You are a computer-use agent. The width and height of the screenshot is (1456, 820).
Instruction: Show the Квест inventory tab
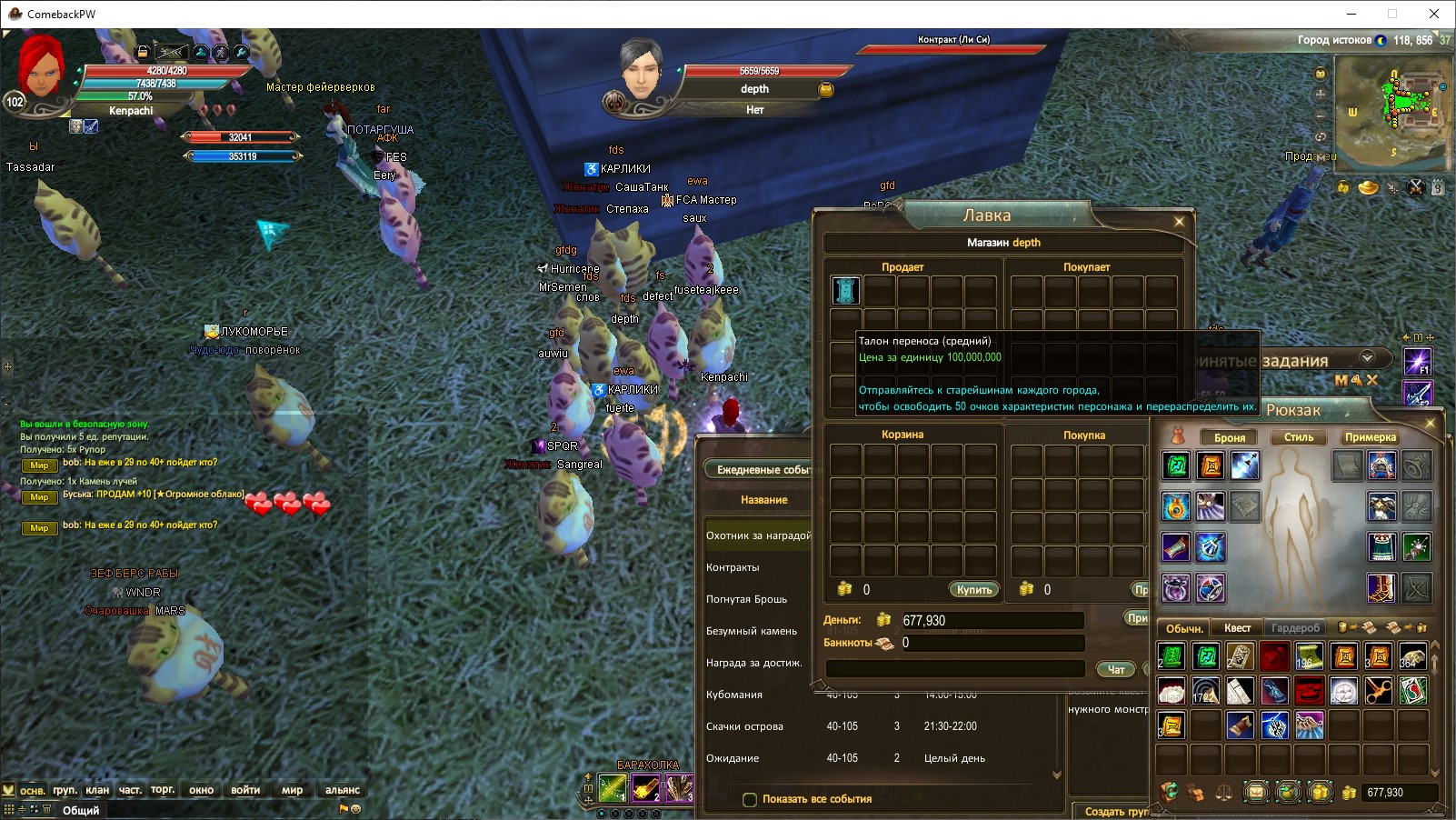click(x=1237, y=628)
